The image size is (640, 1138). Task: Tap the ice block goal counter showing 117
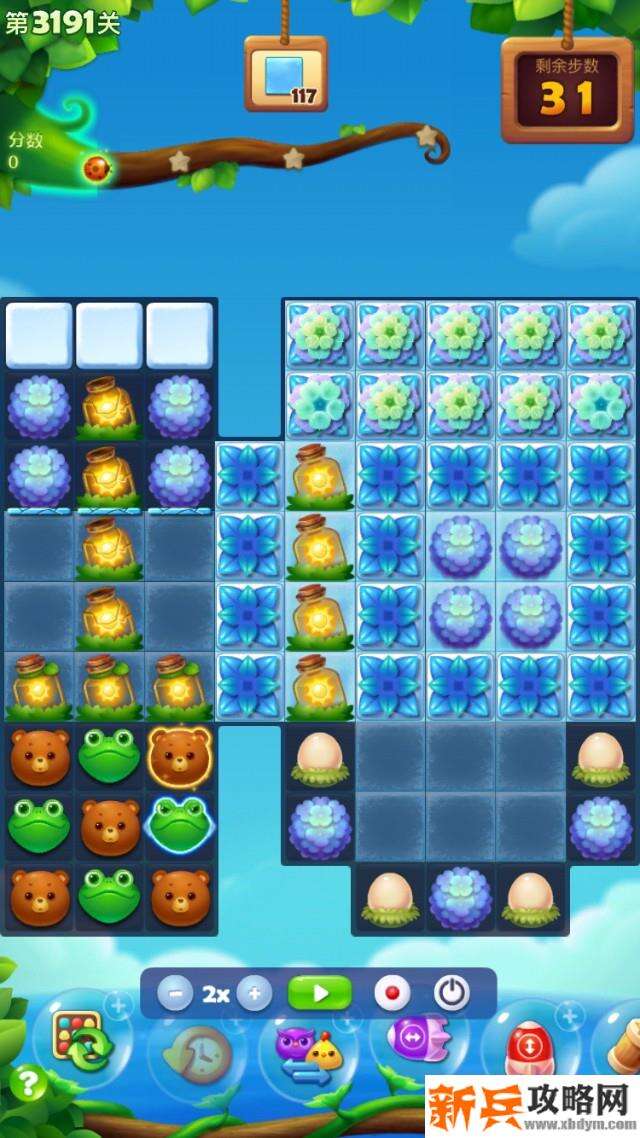click(x=286, y=75)
